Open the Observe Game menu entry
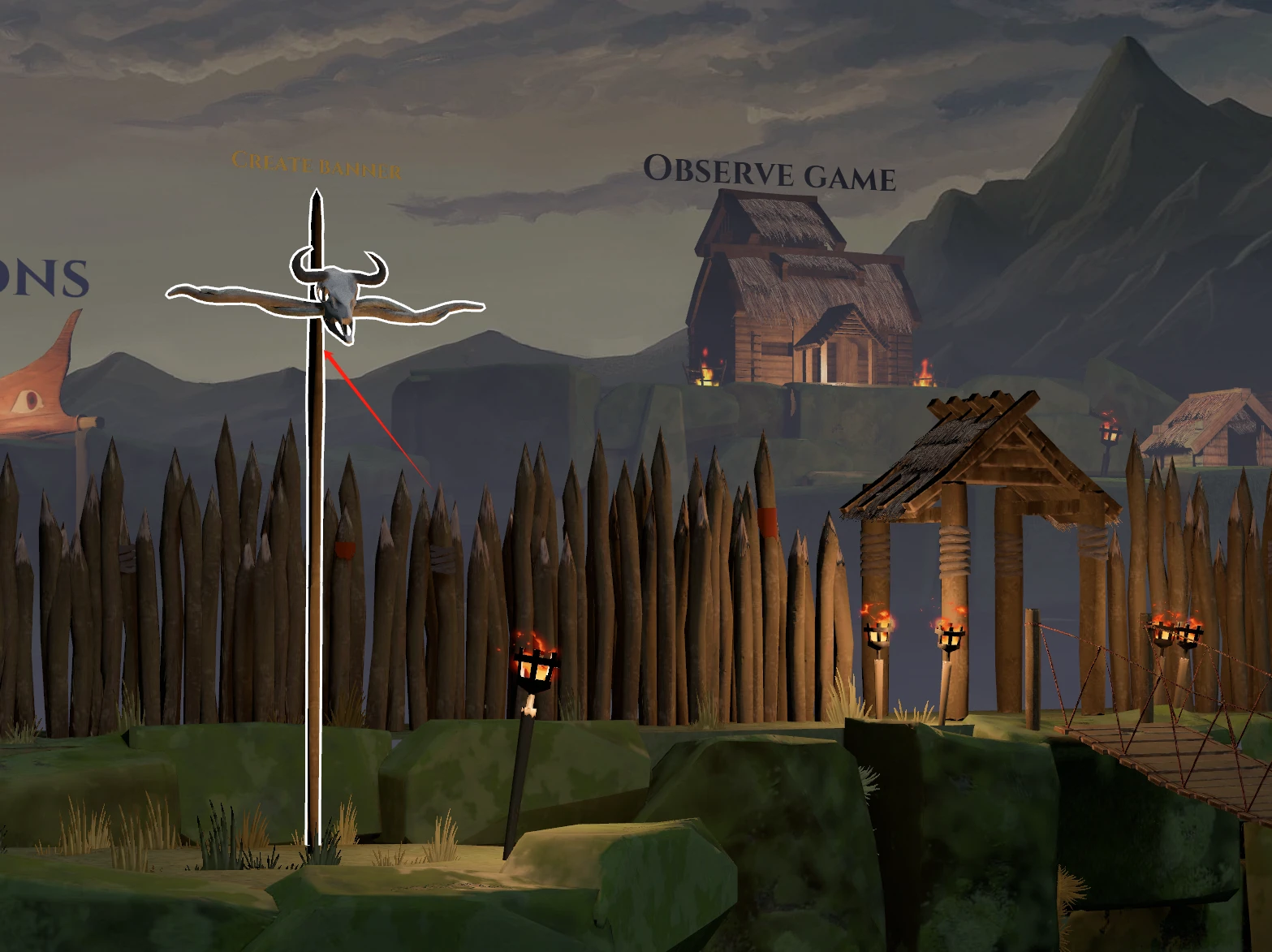The image size is (1272, 952). tap(769, 173)
